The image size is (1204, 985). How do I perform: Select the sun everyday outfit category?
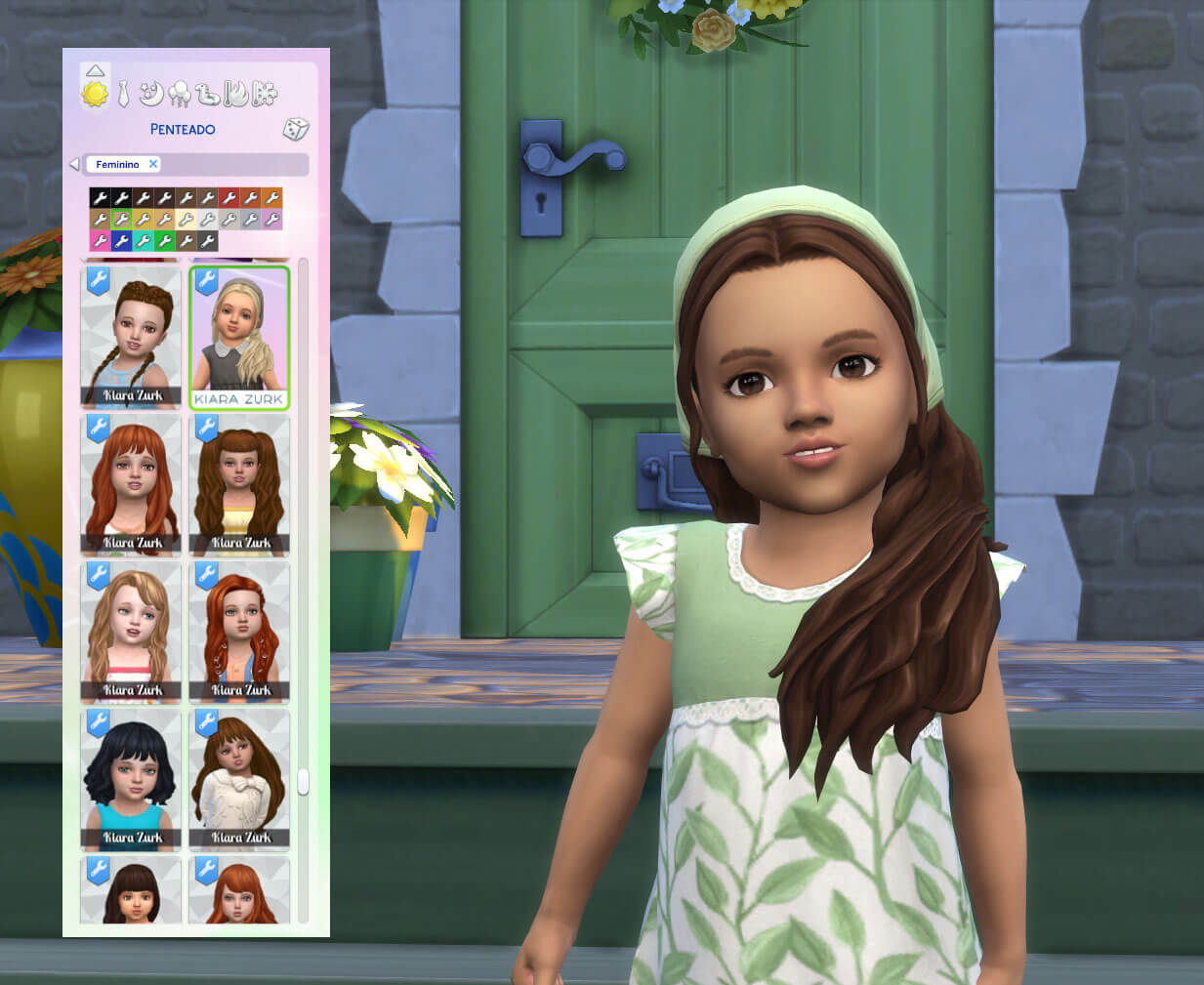95,94
